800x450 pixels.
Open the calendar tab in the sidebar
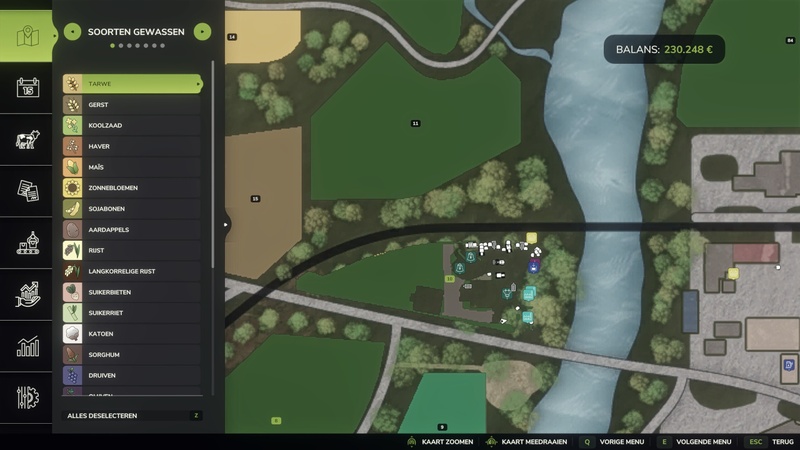click(27, 88)
